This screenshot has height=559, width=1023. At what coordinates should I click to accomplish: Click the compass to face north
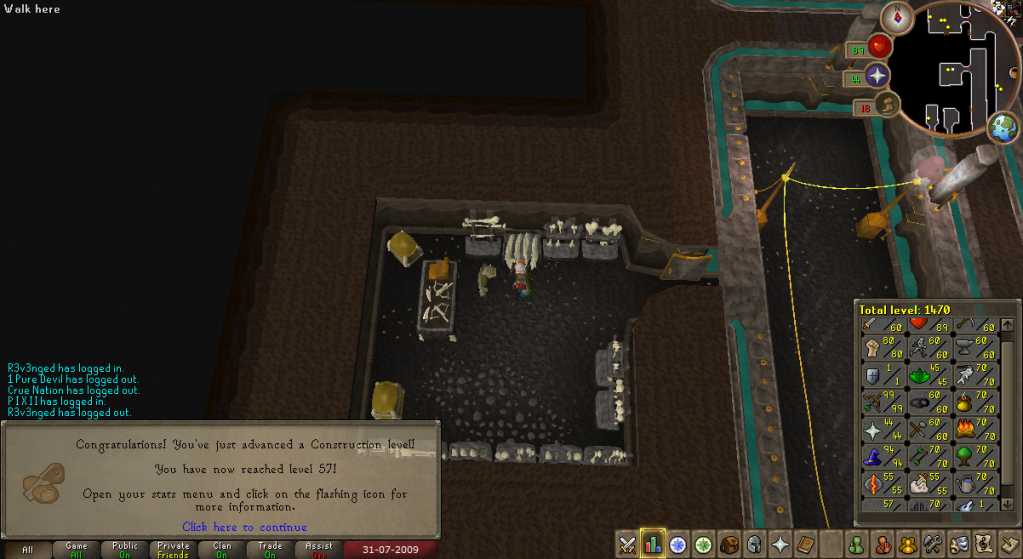coord(895,17)
